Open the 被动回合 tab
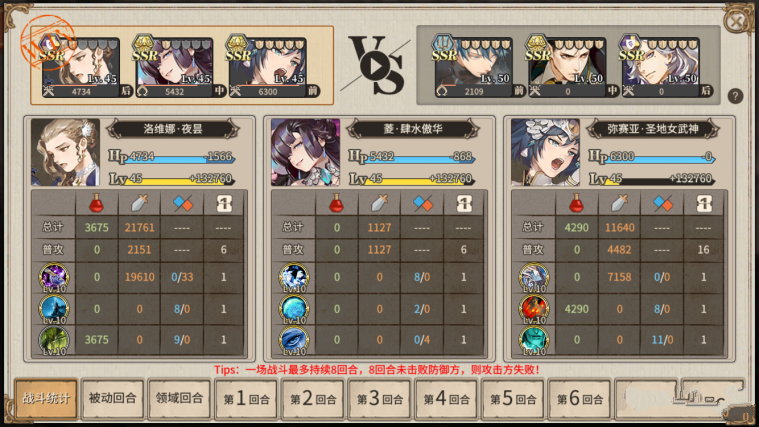The height and width of the screenshot is (427, 759). point(113,399)
